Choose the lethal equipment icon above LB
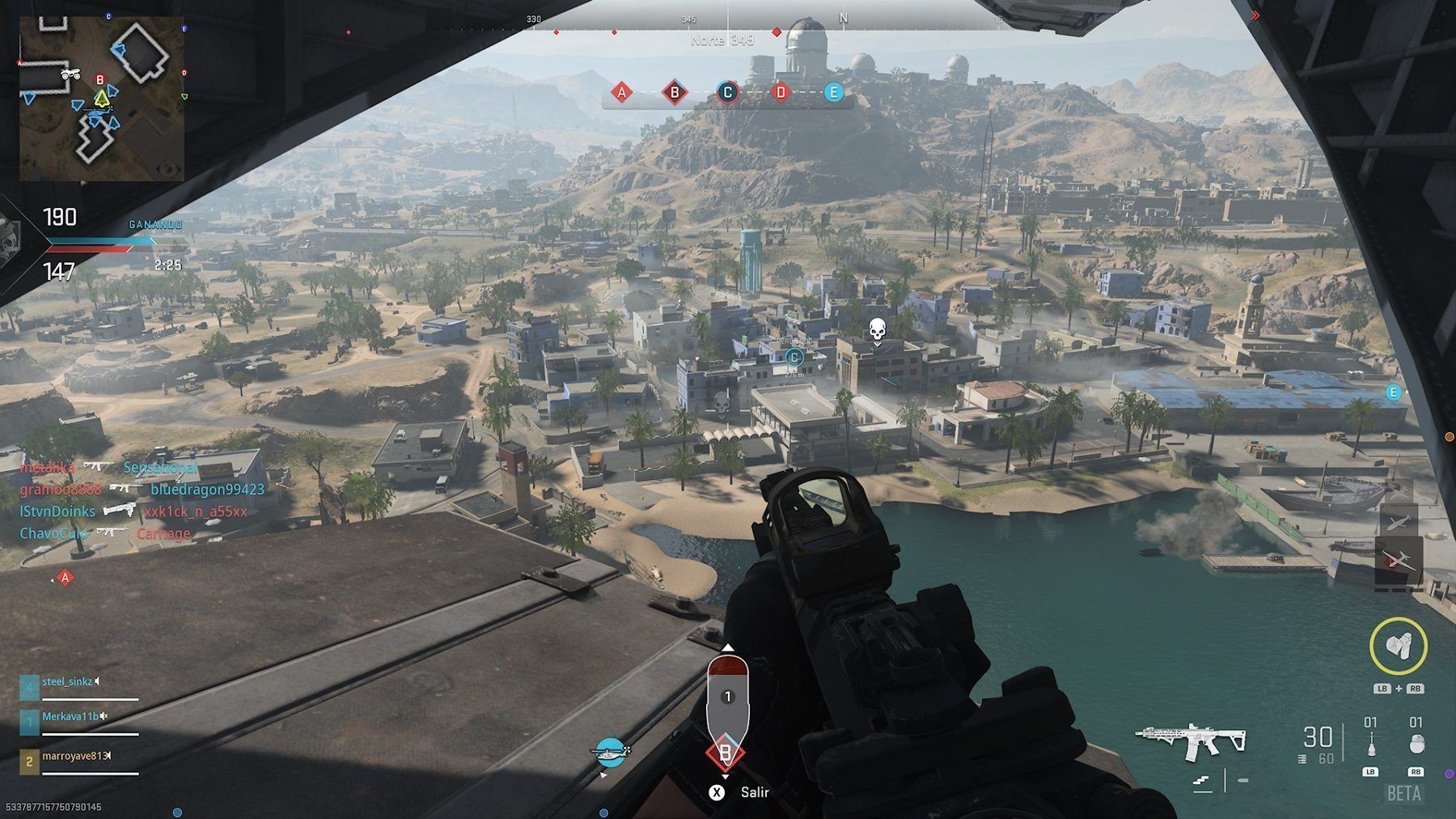Image resolution: width=1456 pixels, height=819 pixels. (x=1370, y=744)
